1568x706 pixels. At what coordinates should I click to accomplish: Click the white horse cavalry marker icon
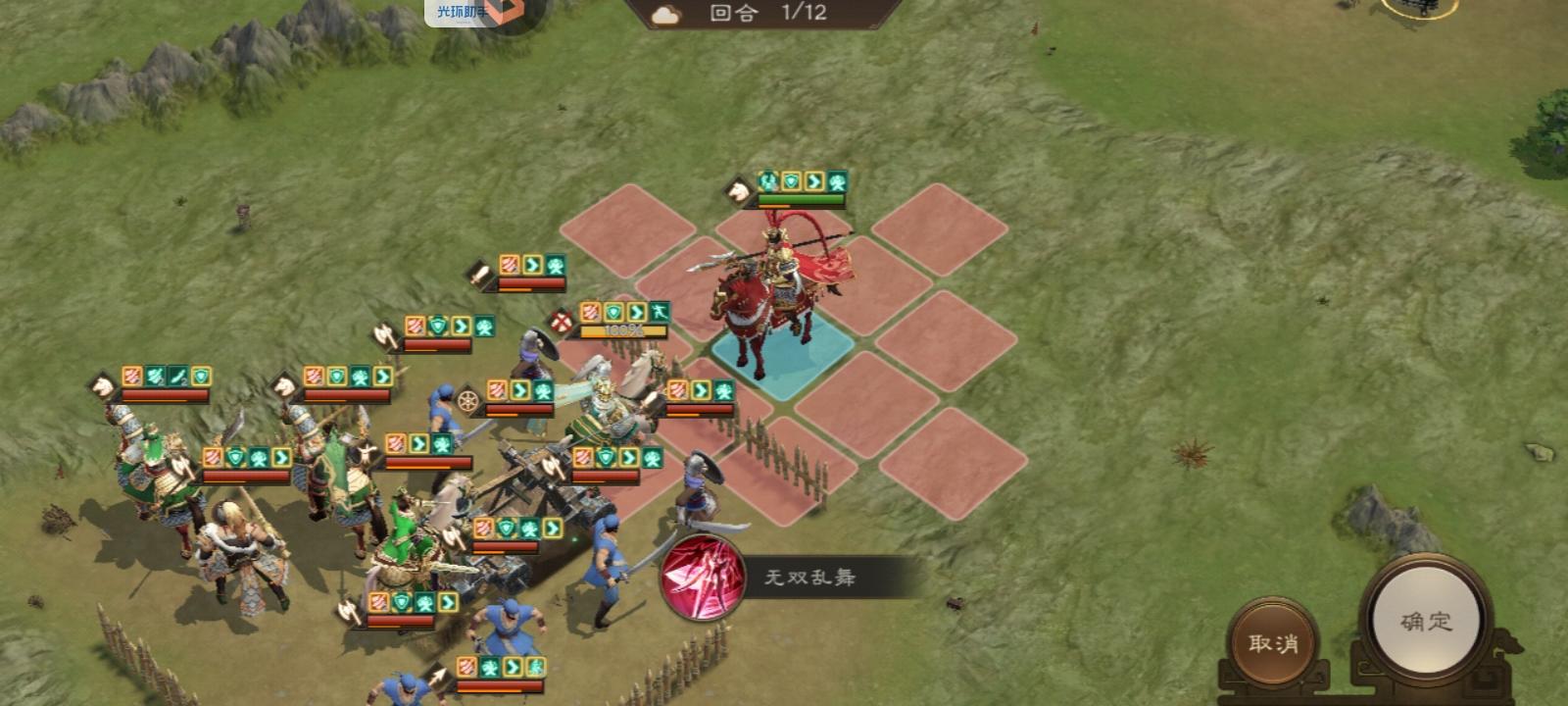coord(737,192)
